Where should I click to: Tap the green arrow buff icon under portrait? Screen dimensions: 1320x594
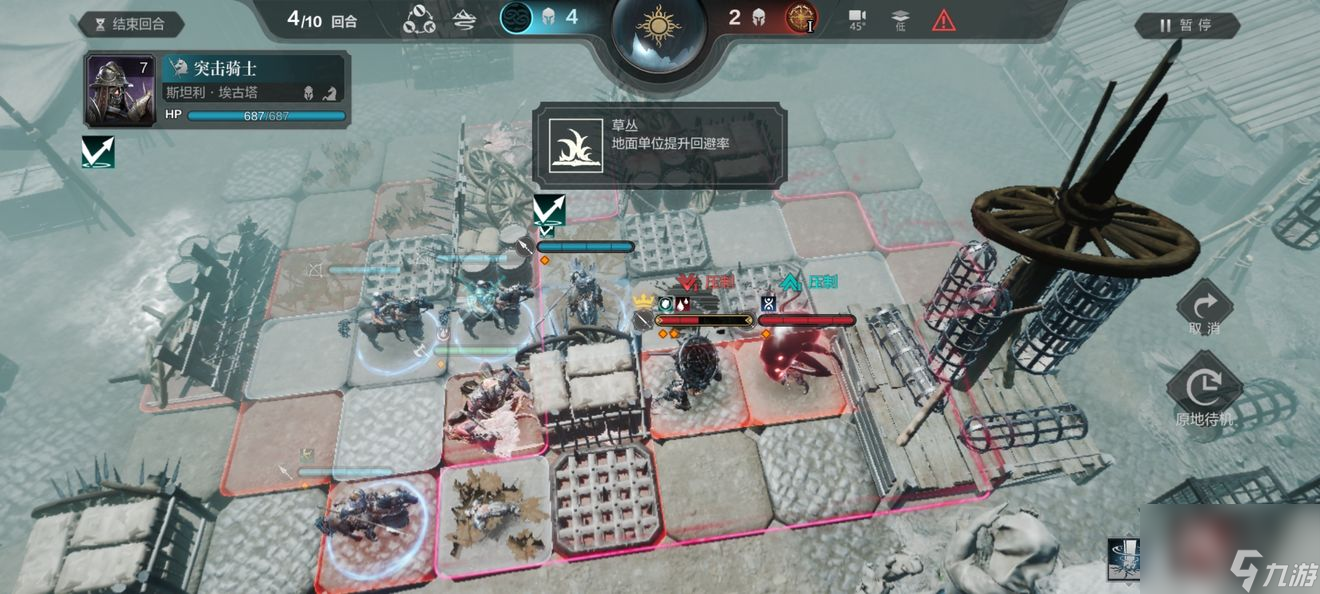click(98, 152)
